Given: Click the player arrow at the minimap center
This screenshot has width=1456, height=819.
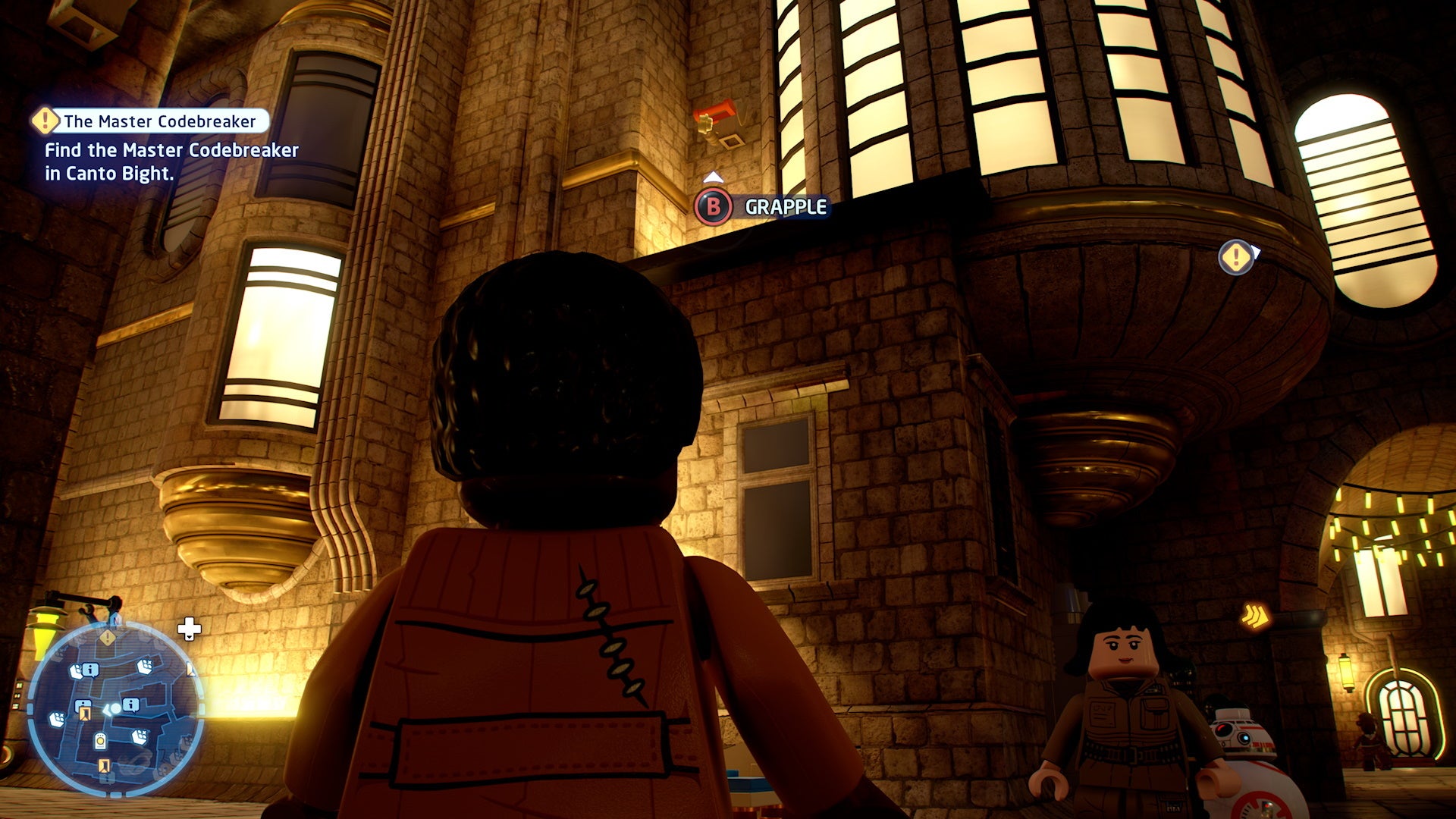Looking at the screenshot, I should [x=112, y=709].
